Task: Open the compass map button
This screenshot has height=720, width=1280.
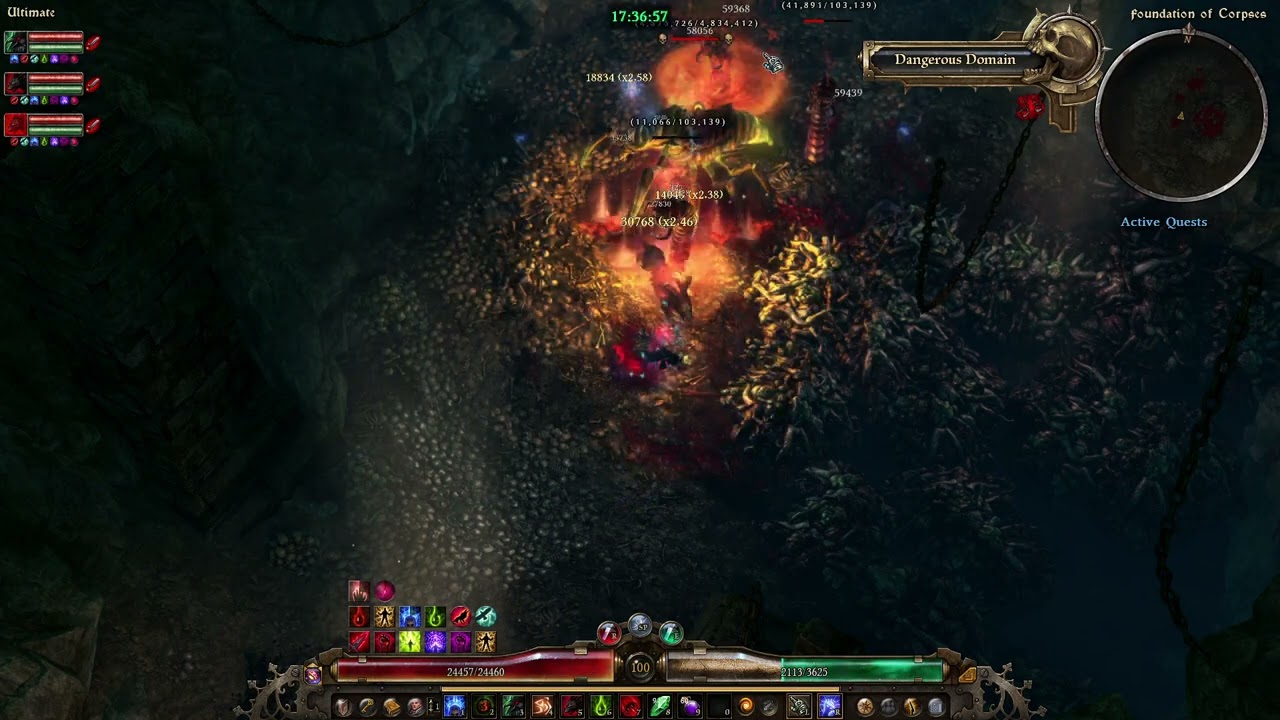Action: (865, 707)
